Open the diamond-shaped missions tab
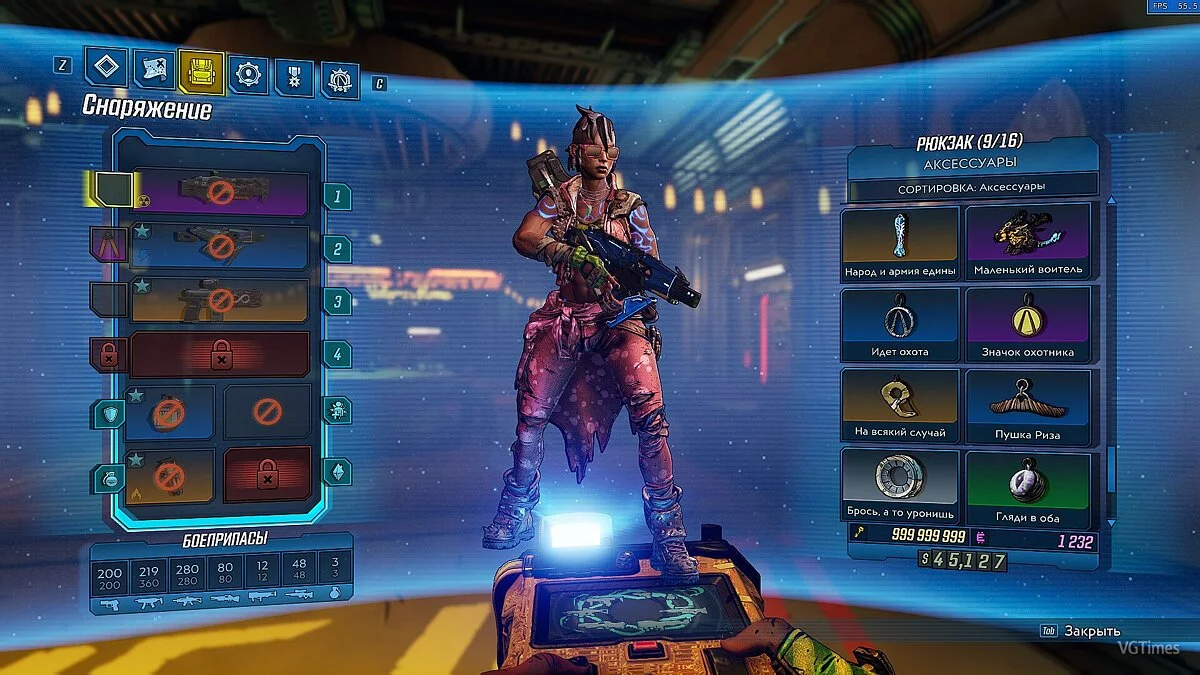The width and height of the screenshot is (1200, 675). (106, 69)
